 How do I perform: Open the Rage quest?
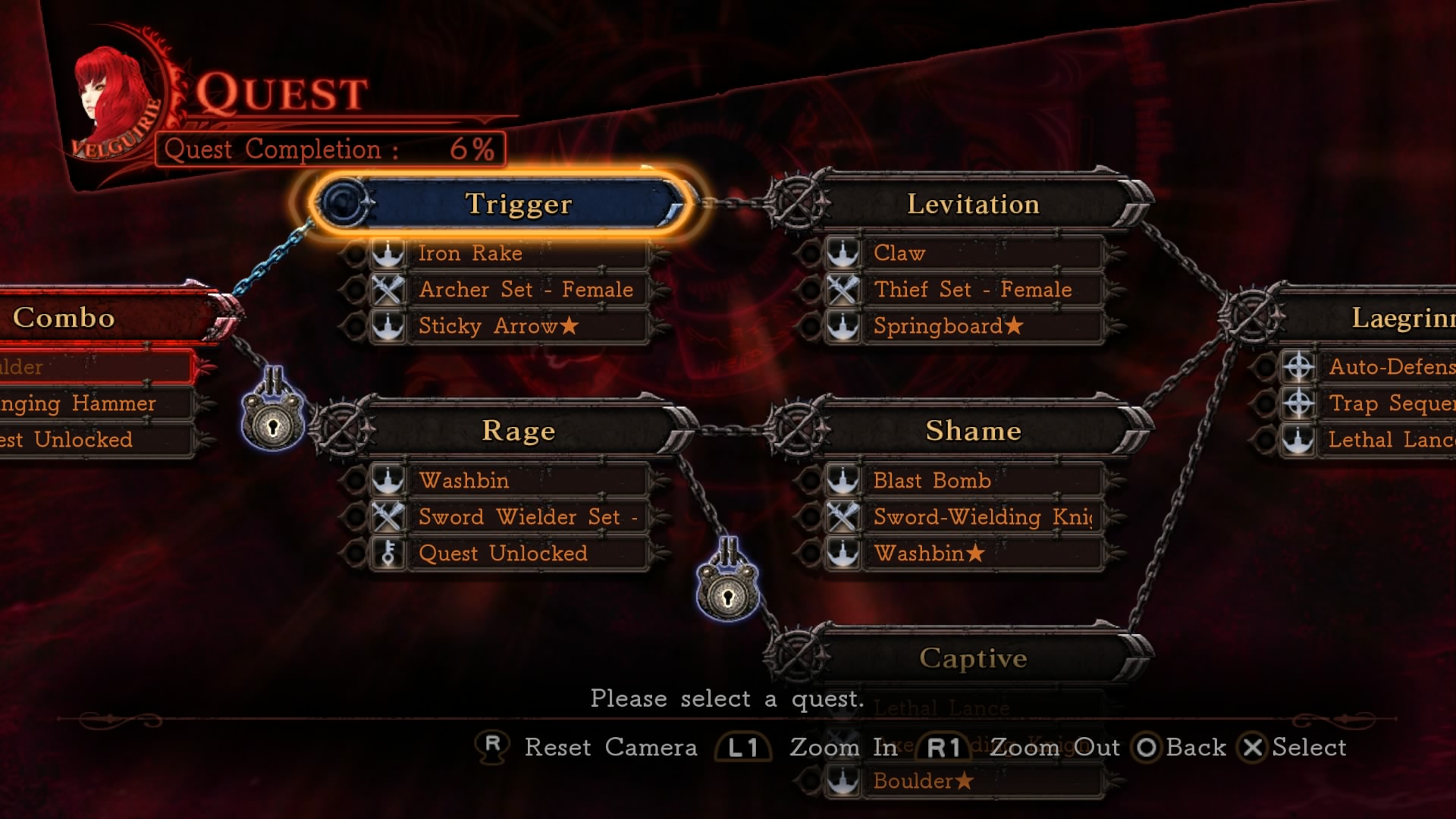pyautogui.click(x=518, y=430)
